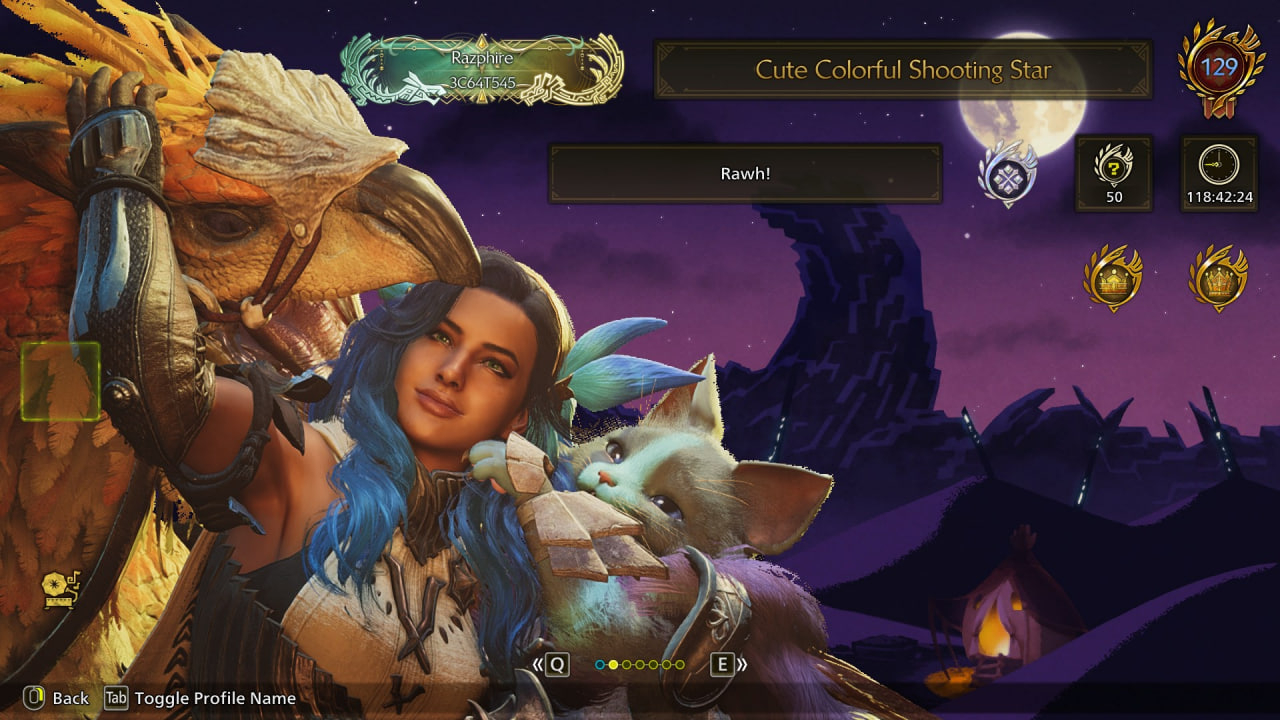Select the Rawh! greeting message box
The width and height of the screenshot is (1280, 720).
pos(745,174)
